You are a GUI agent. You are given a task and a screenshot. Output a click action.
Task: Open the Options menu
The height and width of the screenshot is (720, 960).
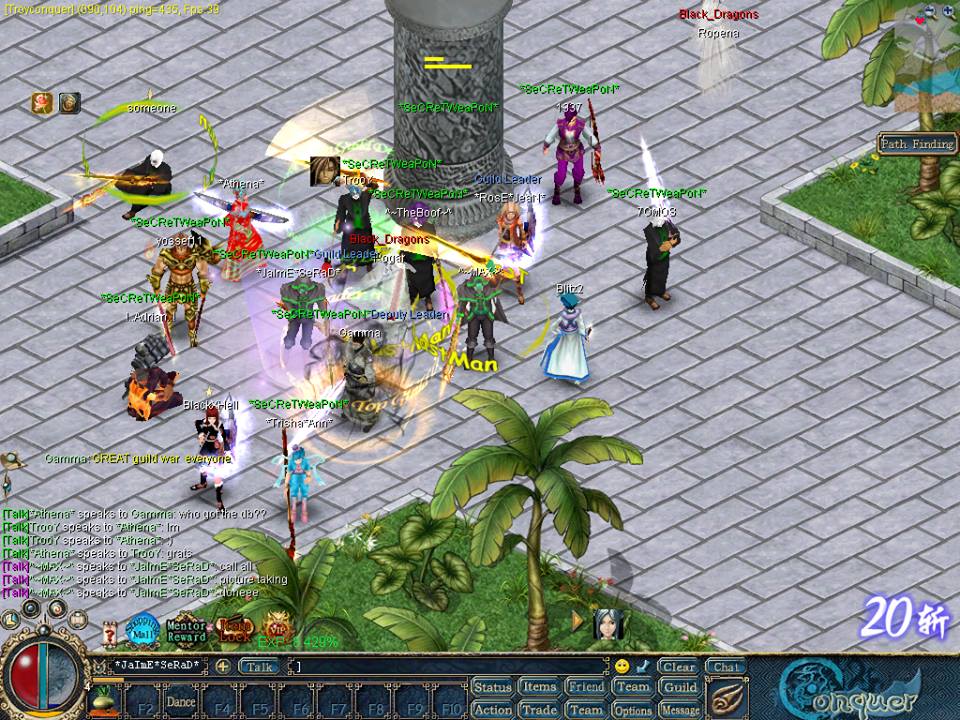[633, 709]
